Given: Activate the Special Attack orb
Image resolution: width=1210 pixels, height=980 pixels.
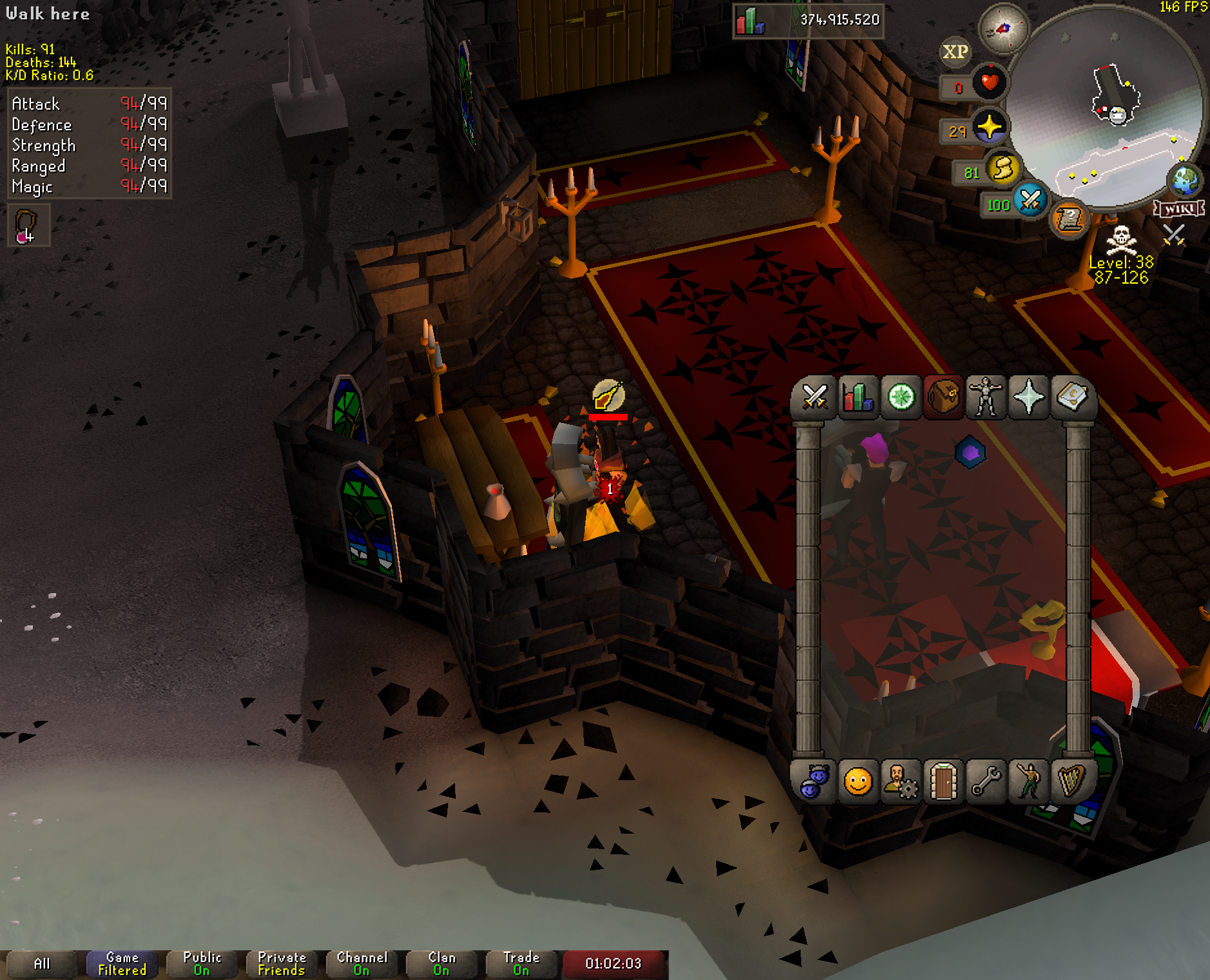Looking at the screenshot, I should (x=1030, y=201).
